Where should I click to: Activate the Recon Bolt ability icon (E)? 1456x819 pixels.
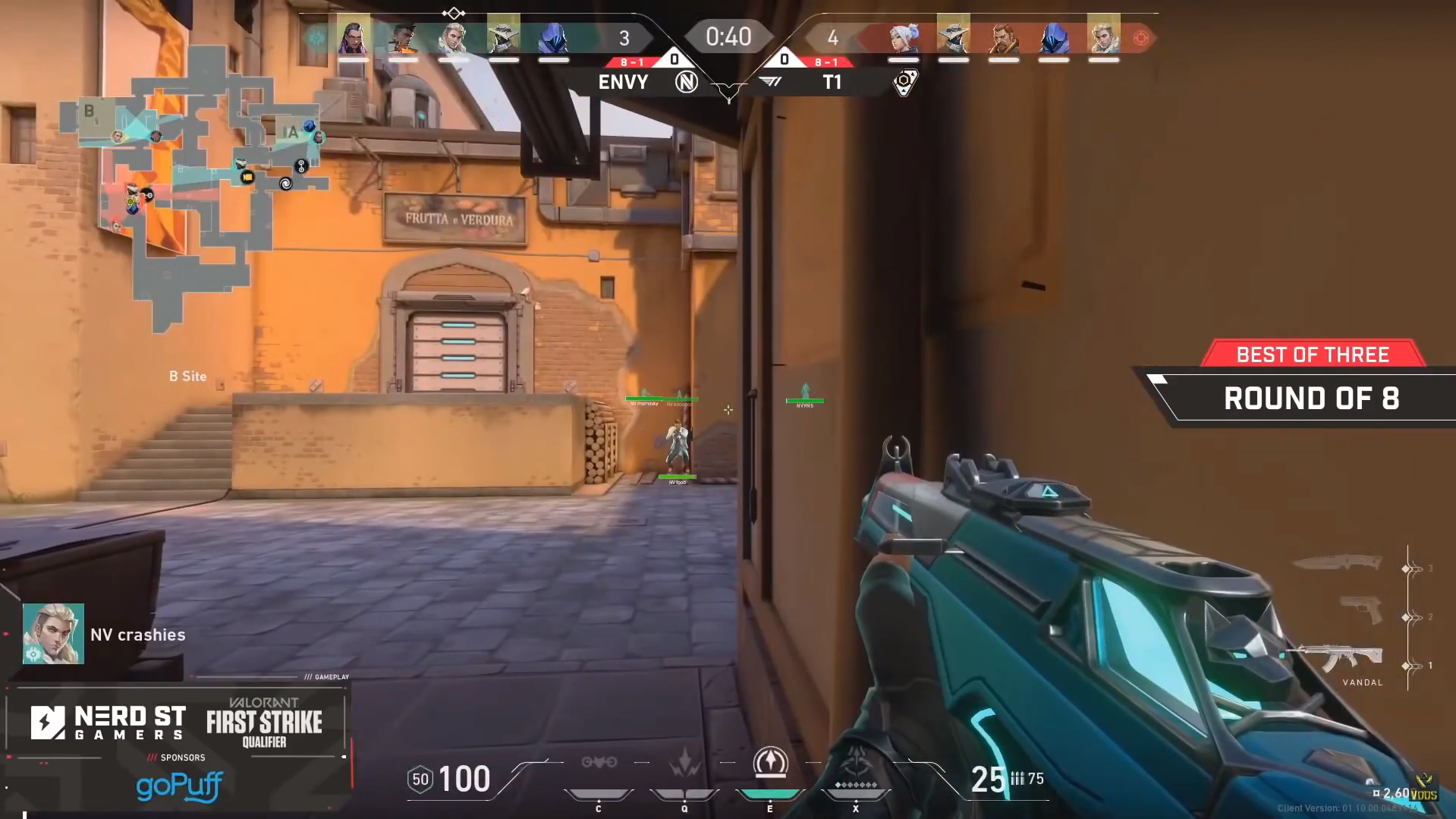pos(769,767)
